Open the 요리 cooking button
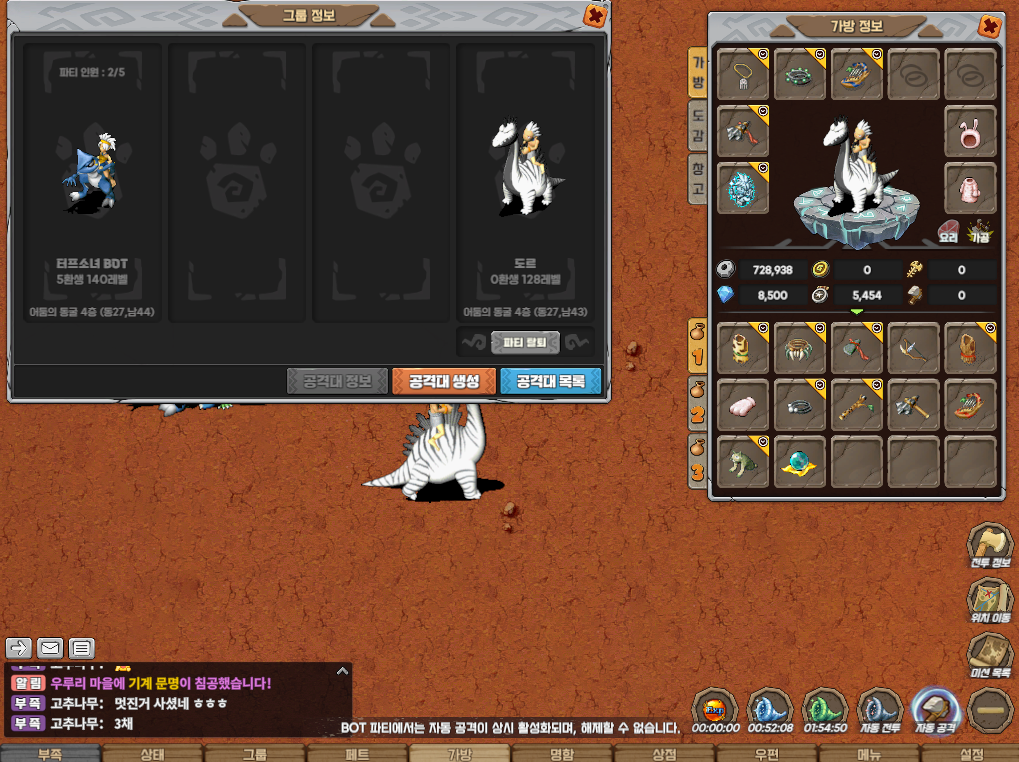This screenshot has height=762, width=1019. (x=948, y=231)
